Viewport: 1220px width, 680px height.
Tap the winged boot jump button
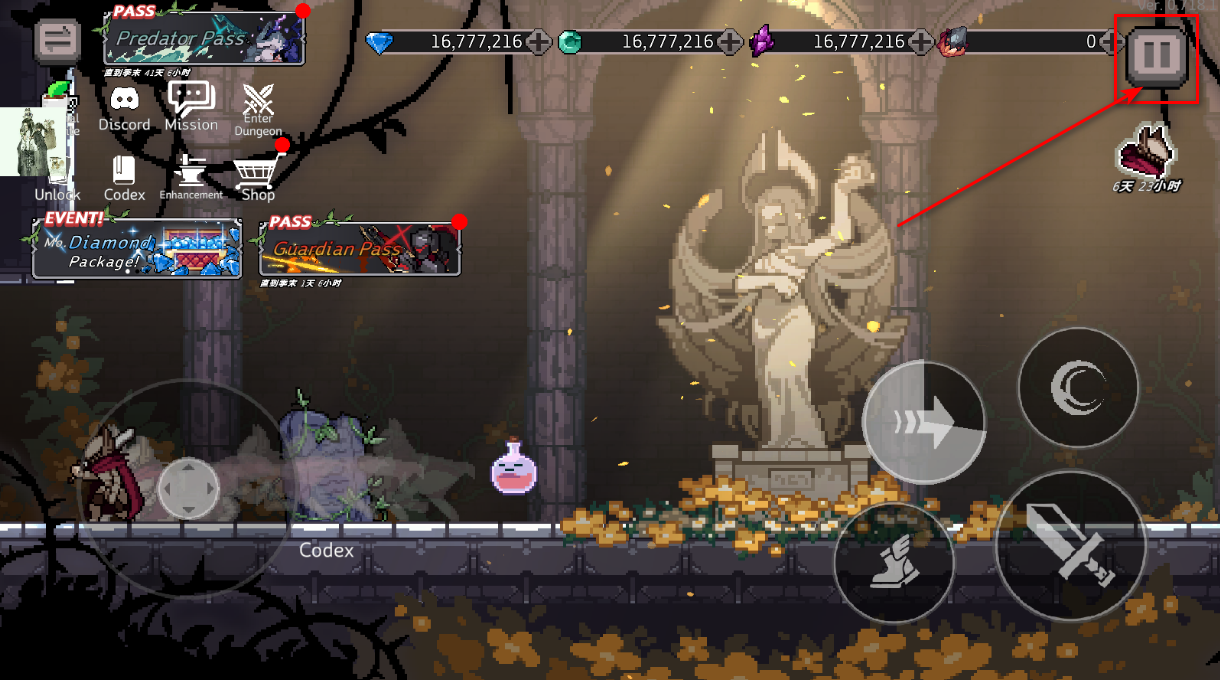[894, 563]
